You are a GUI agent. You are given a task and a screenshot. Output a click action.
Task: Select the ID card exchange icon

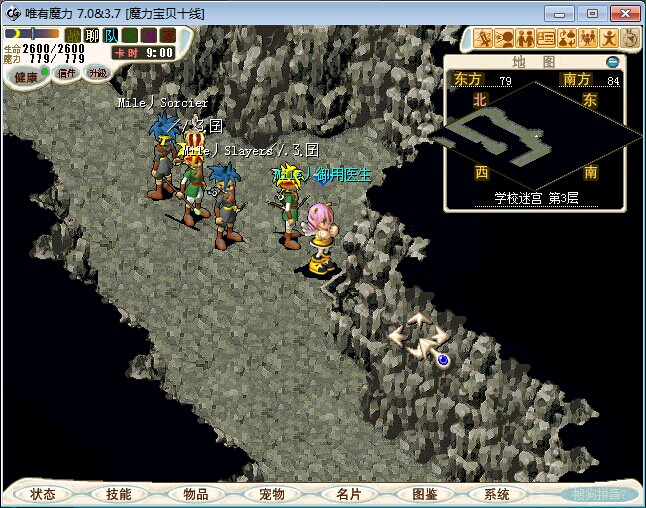click(546, 39)
